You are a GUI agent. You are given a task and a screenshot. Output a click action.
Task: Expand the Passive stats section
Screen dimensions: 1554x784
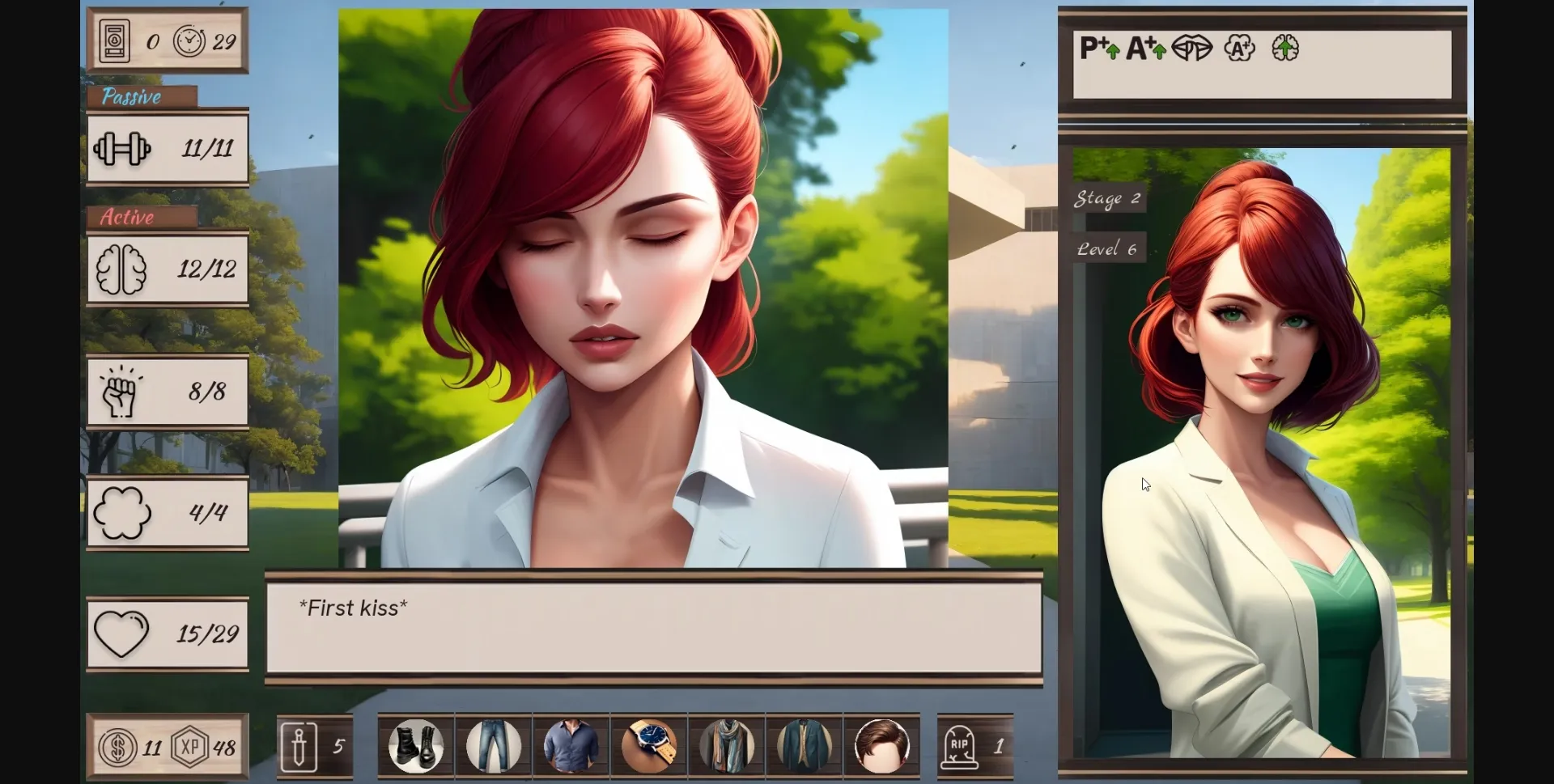pyautogui.click(x=132, y=97)
